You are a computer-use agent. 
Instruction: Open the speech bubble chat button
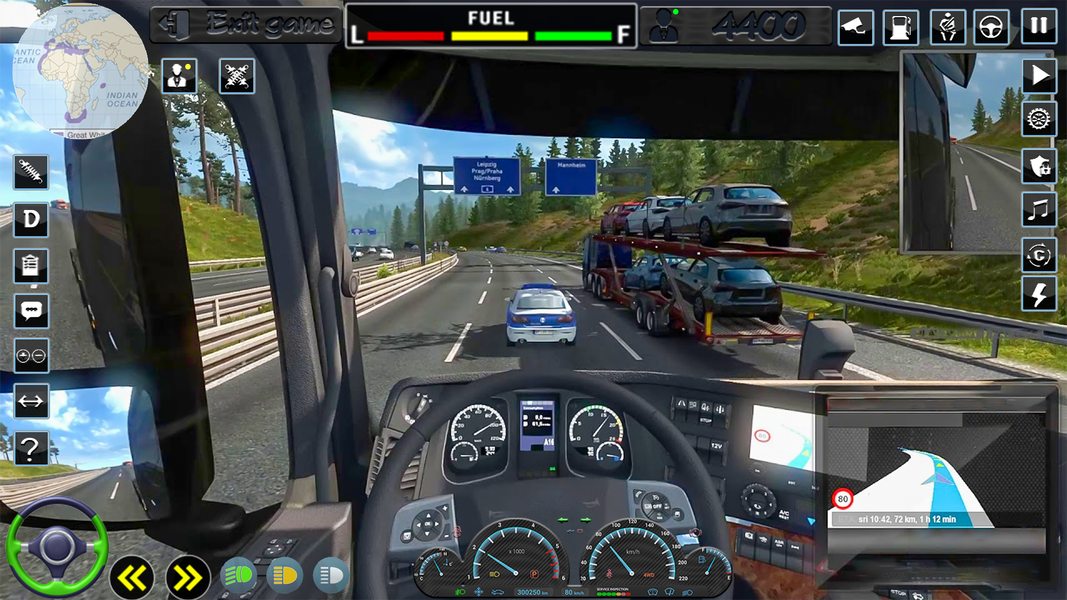tap(31, 311)
